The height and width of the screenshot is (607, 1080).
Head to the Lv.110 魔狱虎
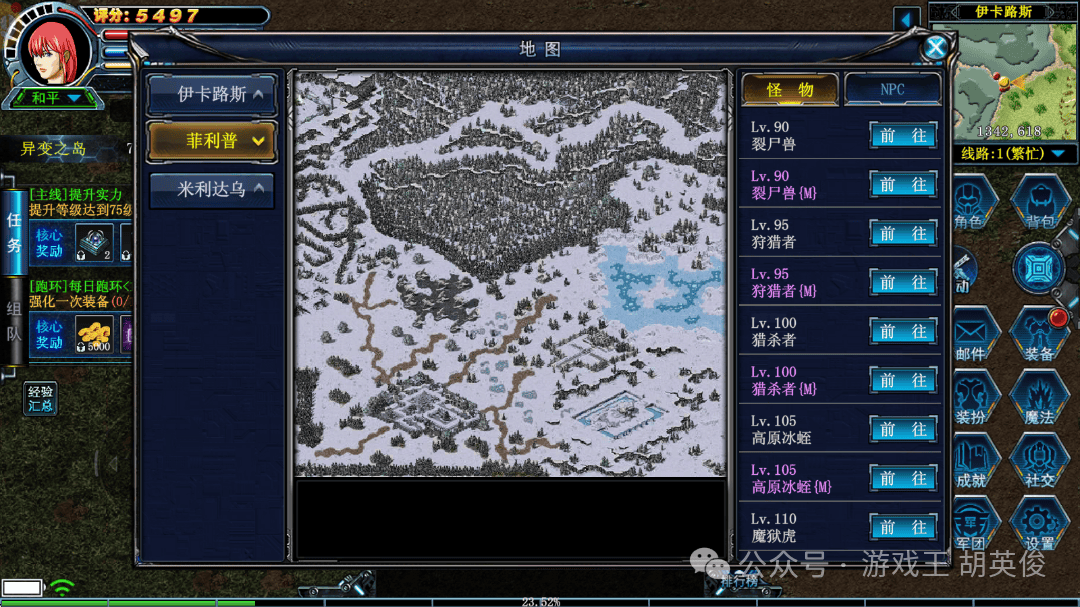tap(903, 527)
